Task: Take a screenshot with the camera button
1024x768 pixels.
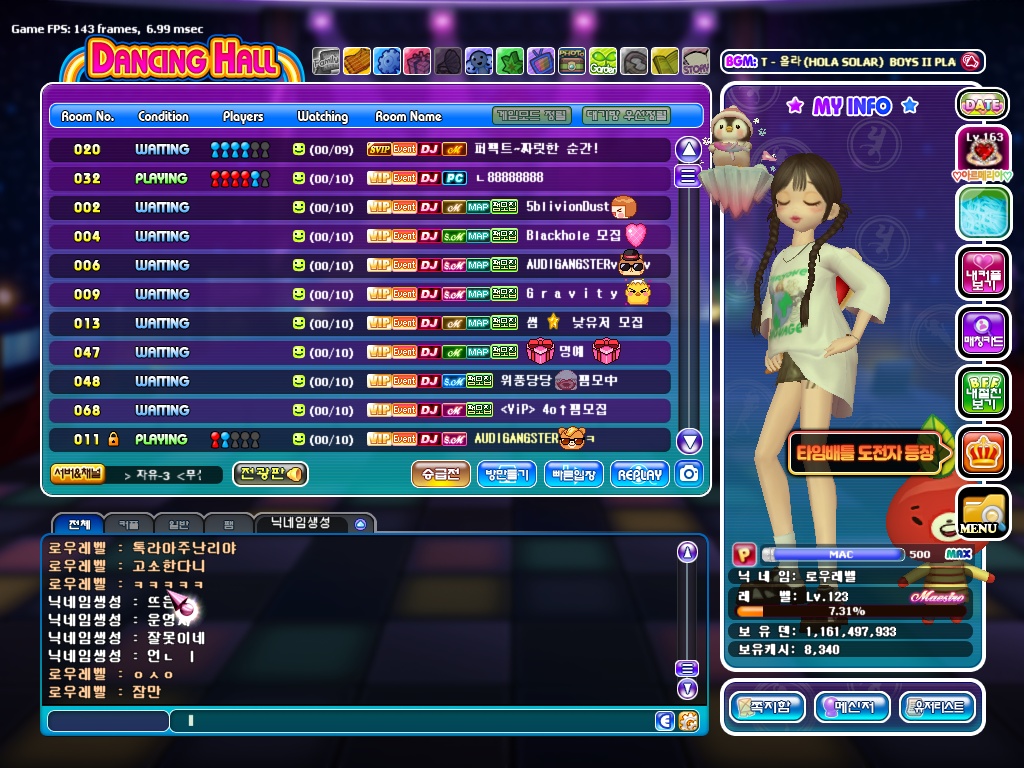Action: coord(688,474)
